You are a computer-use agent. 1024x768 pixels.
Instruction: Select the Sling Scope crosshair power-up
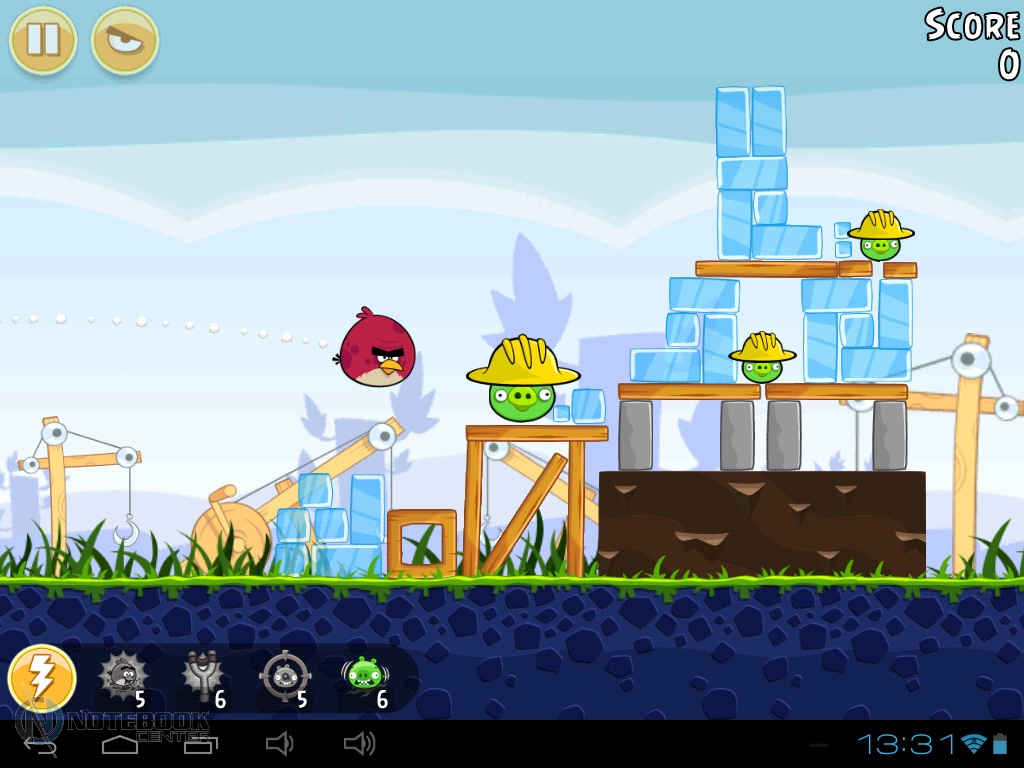click(x=284, y=677)
